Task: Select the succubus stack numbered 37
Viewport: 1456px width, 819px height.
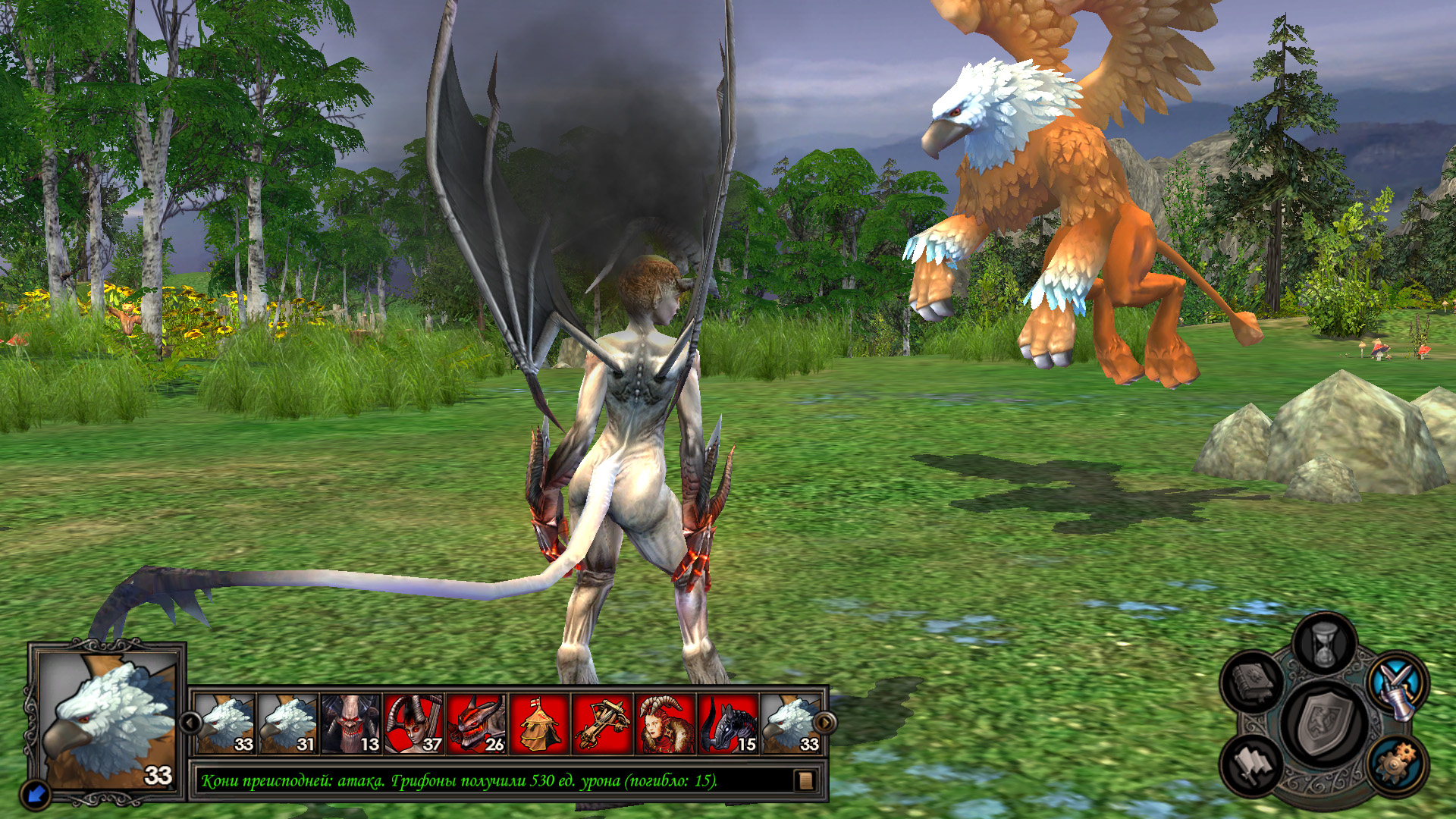Action: tap(413, 724)
